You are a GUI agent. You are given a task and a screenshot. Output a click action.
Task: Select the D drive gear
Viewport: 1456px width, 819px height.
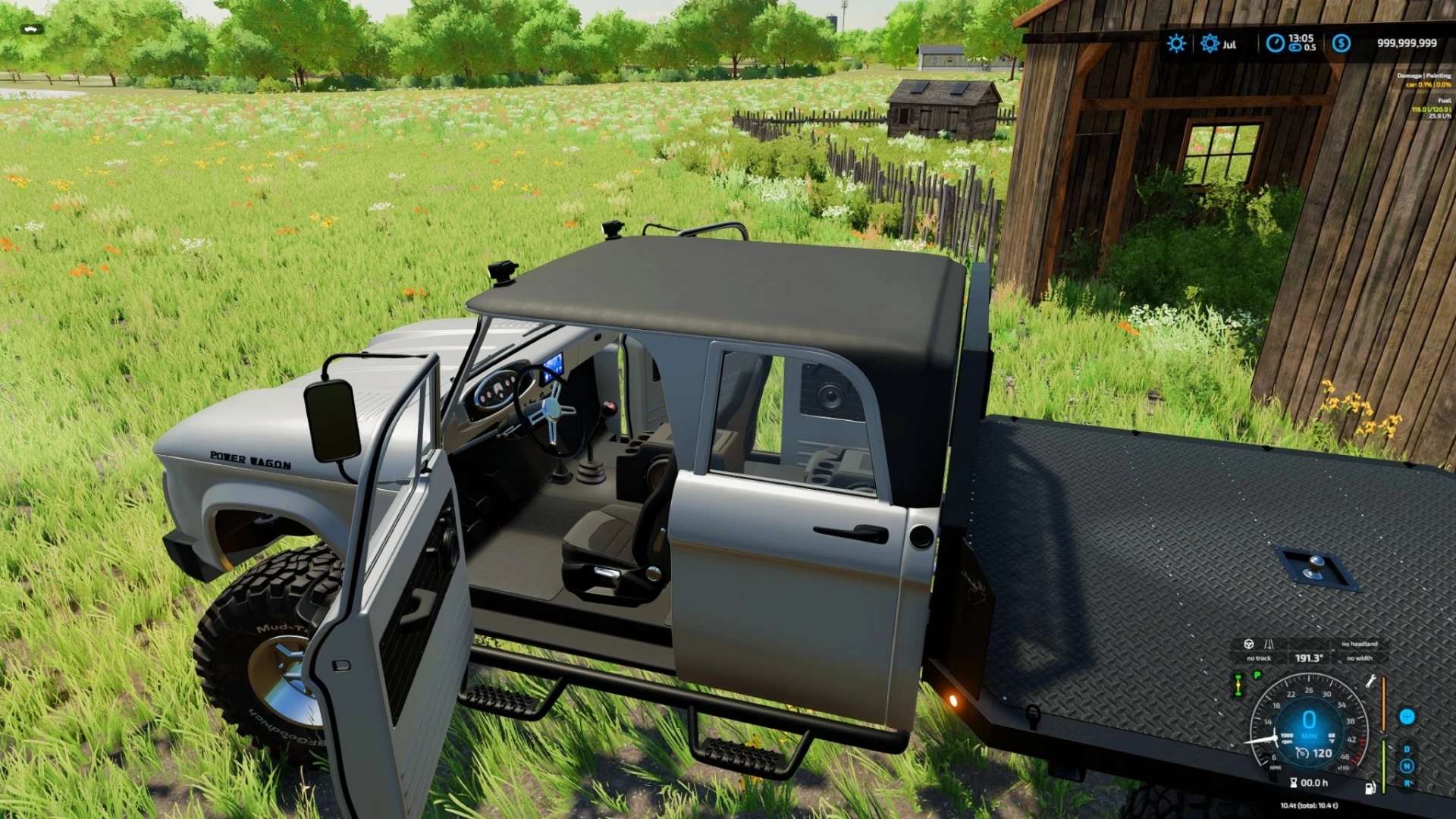[x=1407, y=749]
